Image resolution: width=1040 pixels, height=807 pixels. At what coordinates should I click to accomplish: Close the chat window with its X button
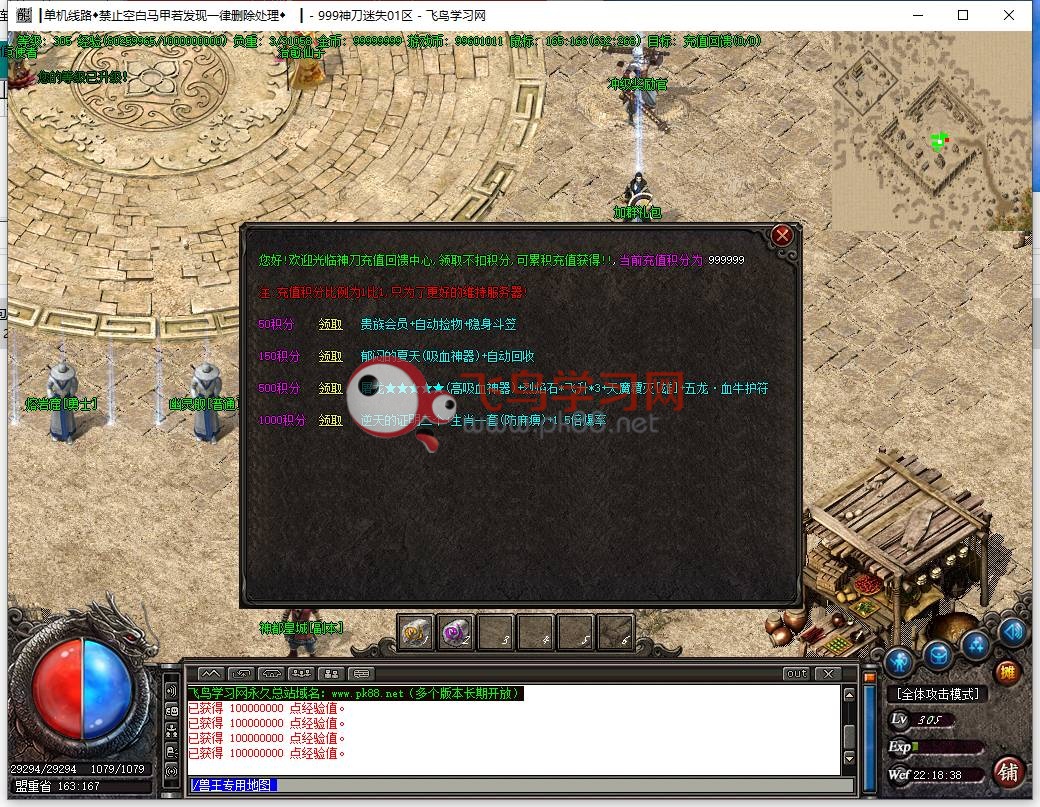point(828,674)
